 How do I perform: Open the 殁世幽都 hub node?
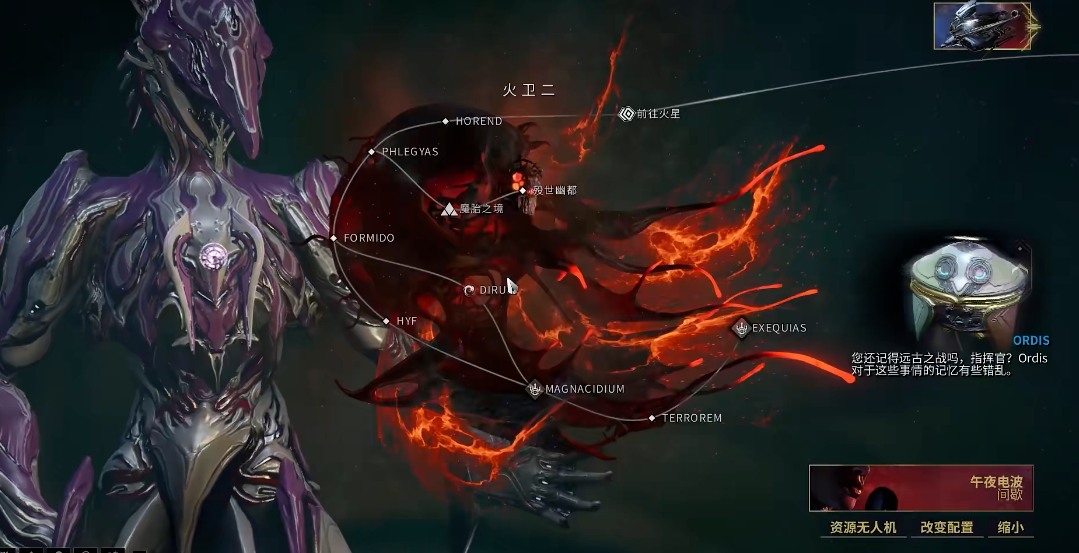[x=523, y=190]
